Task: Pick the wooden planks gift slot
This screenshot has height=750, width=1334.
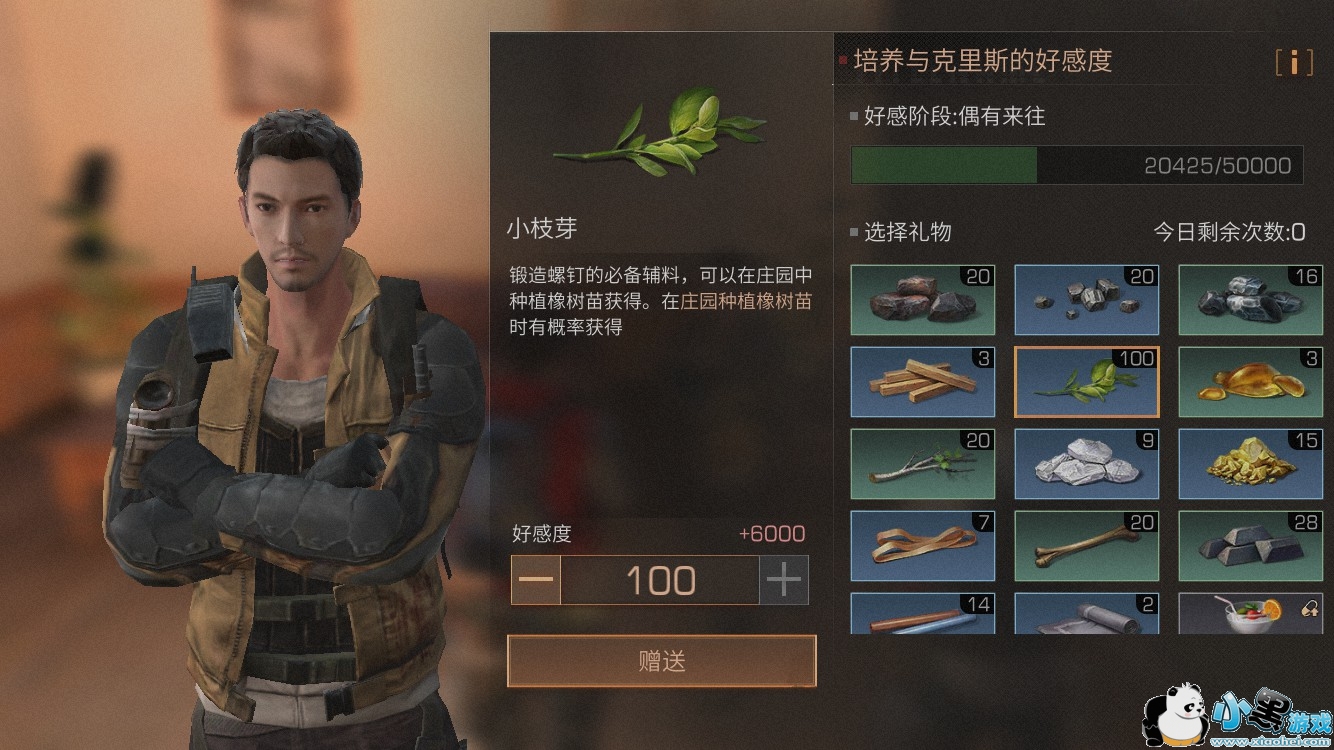Action: 923,381
